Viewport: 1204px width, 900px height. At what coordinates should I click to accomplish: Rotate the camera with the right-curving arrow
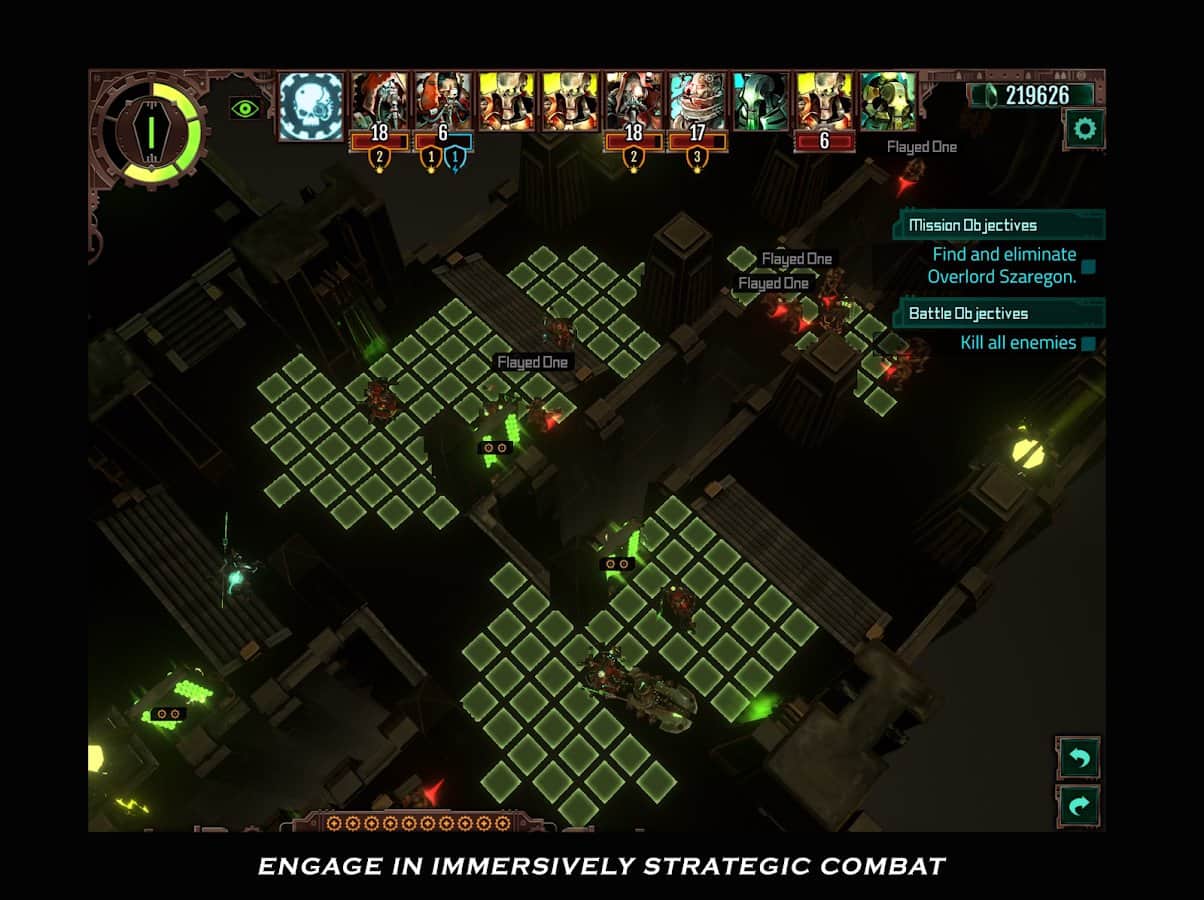[1079, 806]
